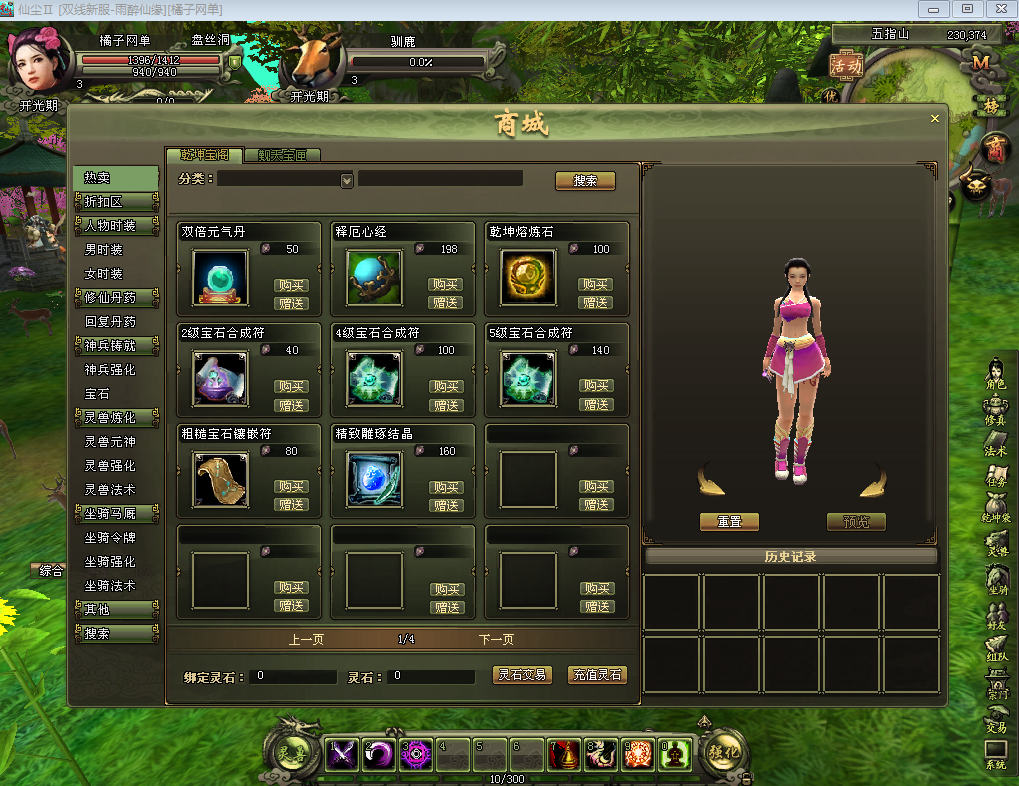1019x786 pixels.
Task: Open the 活动 events icon
Action: tap(846, 63)
